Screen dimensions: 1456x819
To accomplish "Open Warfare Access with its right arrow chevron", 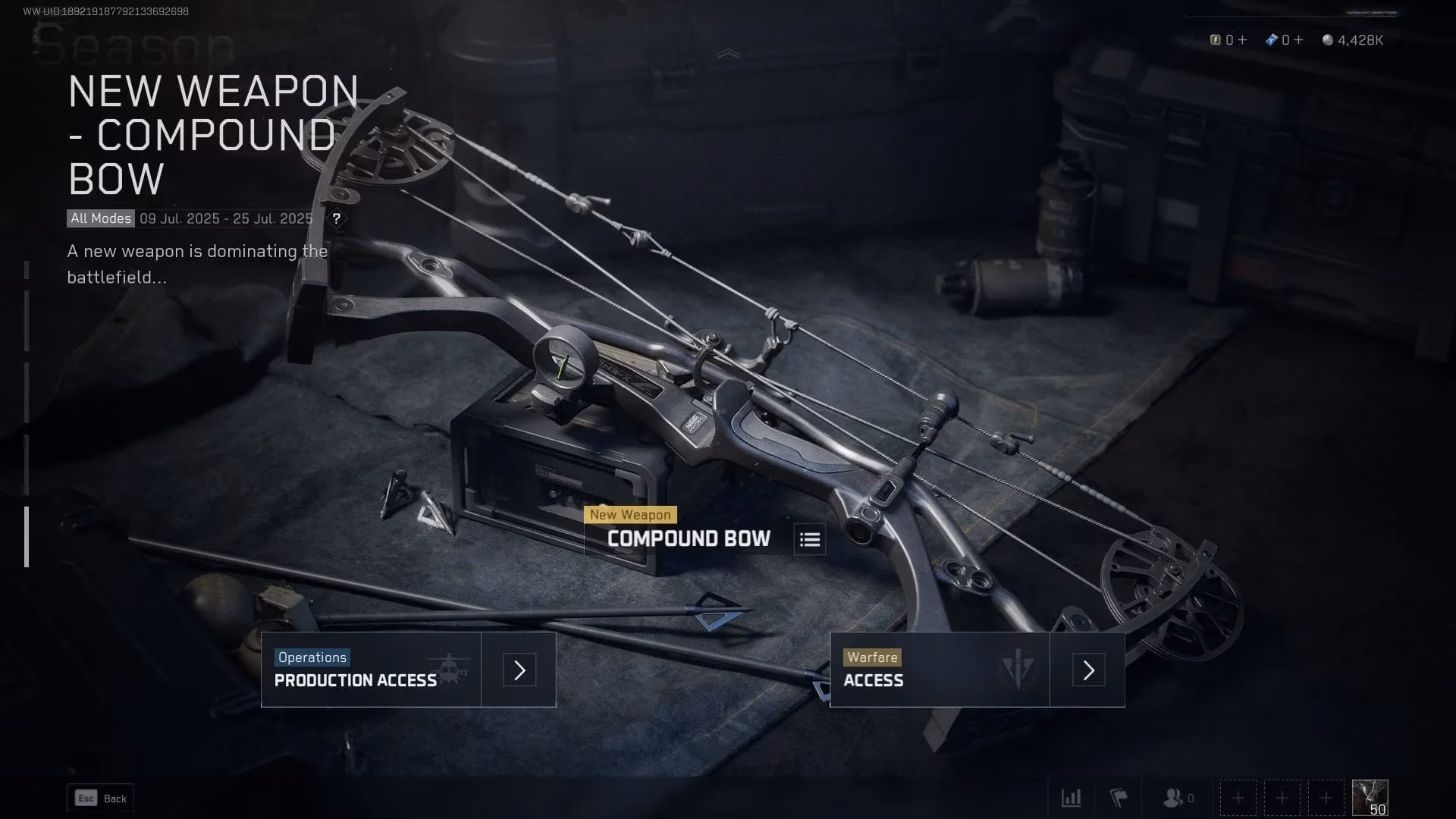I will (1088, 670).
